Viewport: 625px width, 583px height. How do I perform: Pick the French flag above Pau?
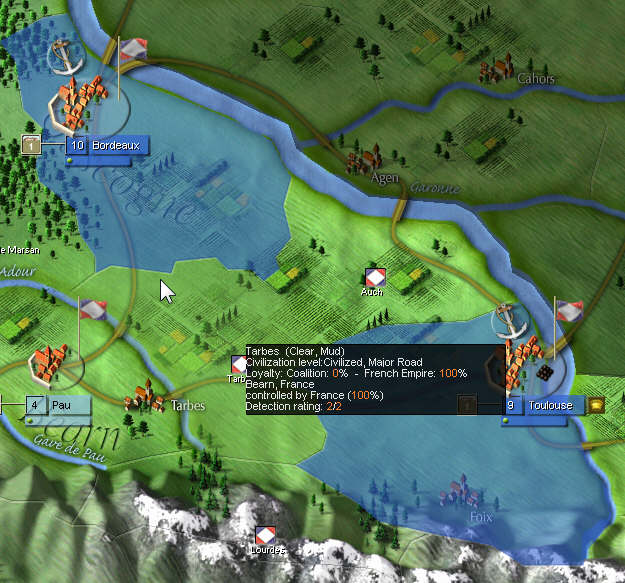(x=93, y=310)
